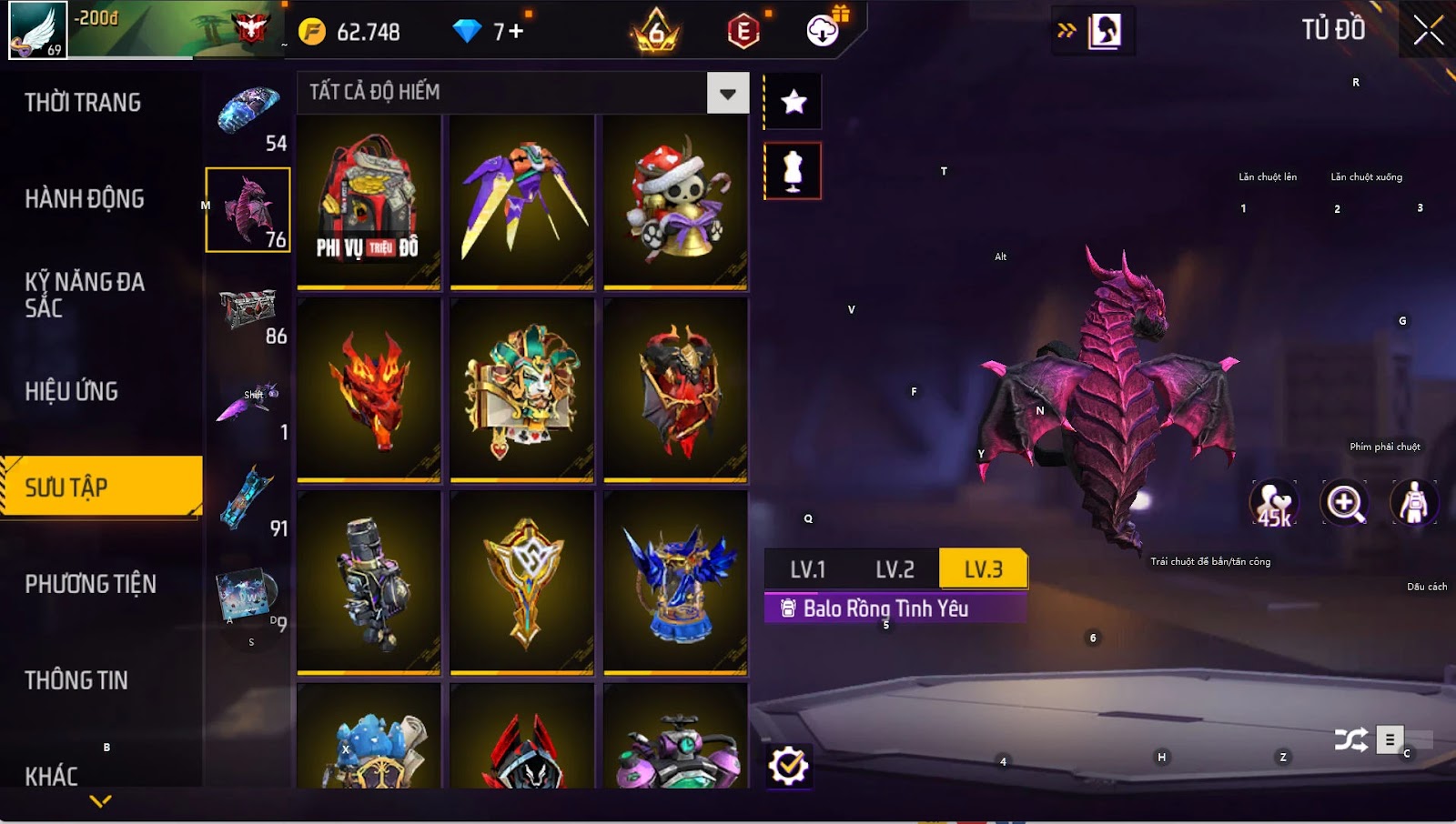Choose the Phương Tiện category

(x=90, y=584)
